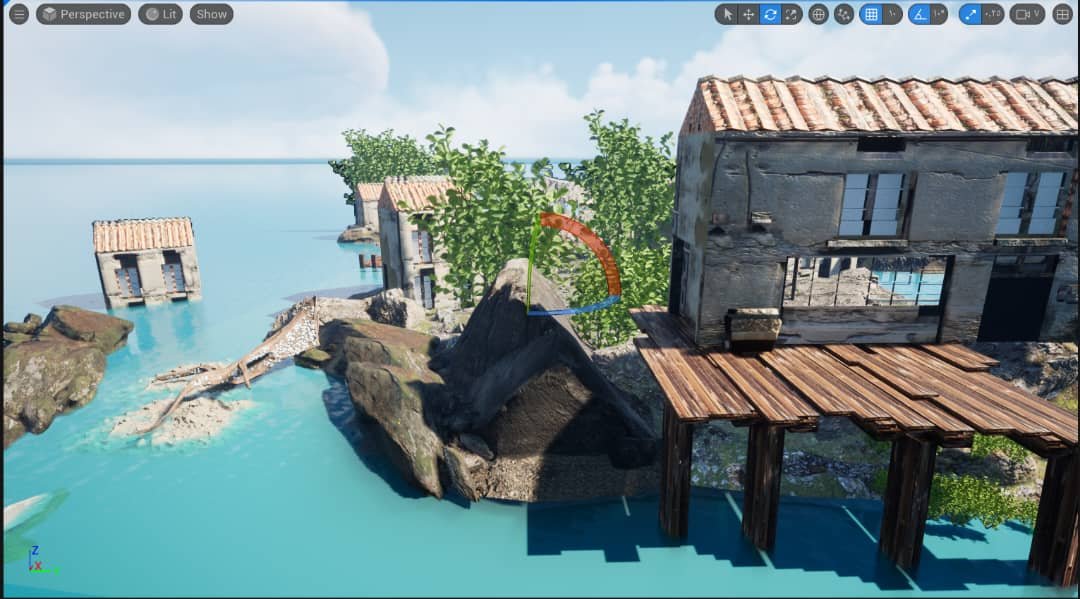Image resolution: width=1080 pixels, height=599 pixels.
Task: Open the rotation snap angle value
Action: (x=939, y=14)
